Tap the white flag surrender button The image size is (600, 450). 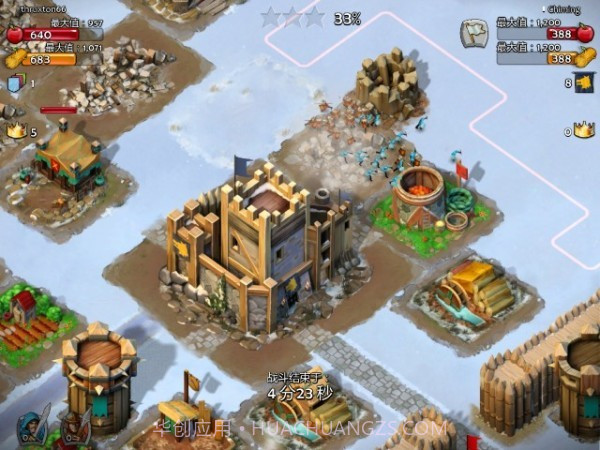[x=472, y=33]
